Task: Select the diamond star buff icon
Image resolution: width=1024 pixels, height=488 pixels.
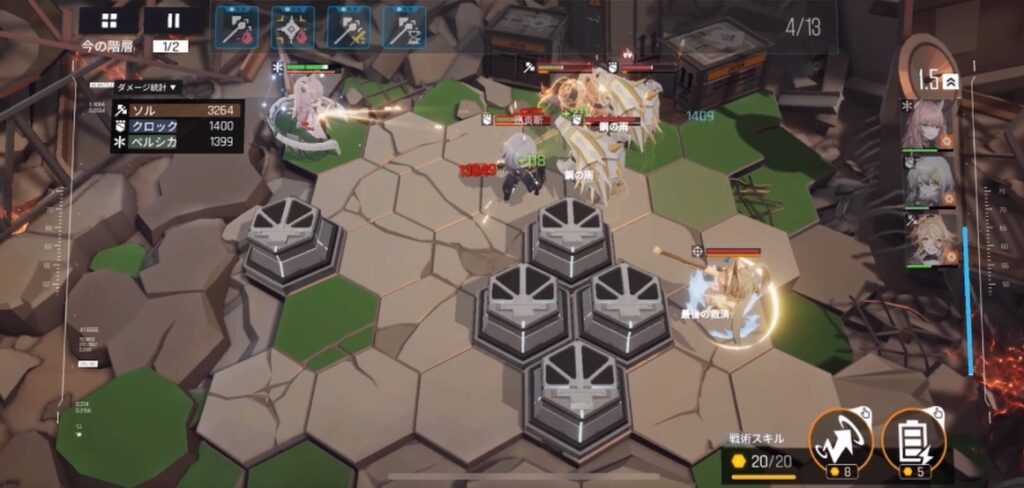Action: [x=292, y=26]
